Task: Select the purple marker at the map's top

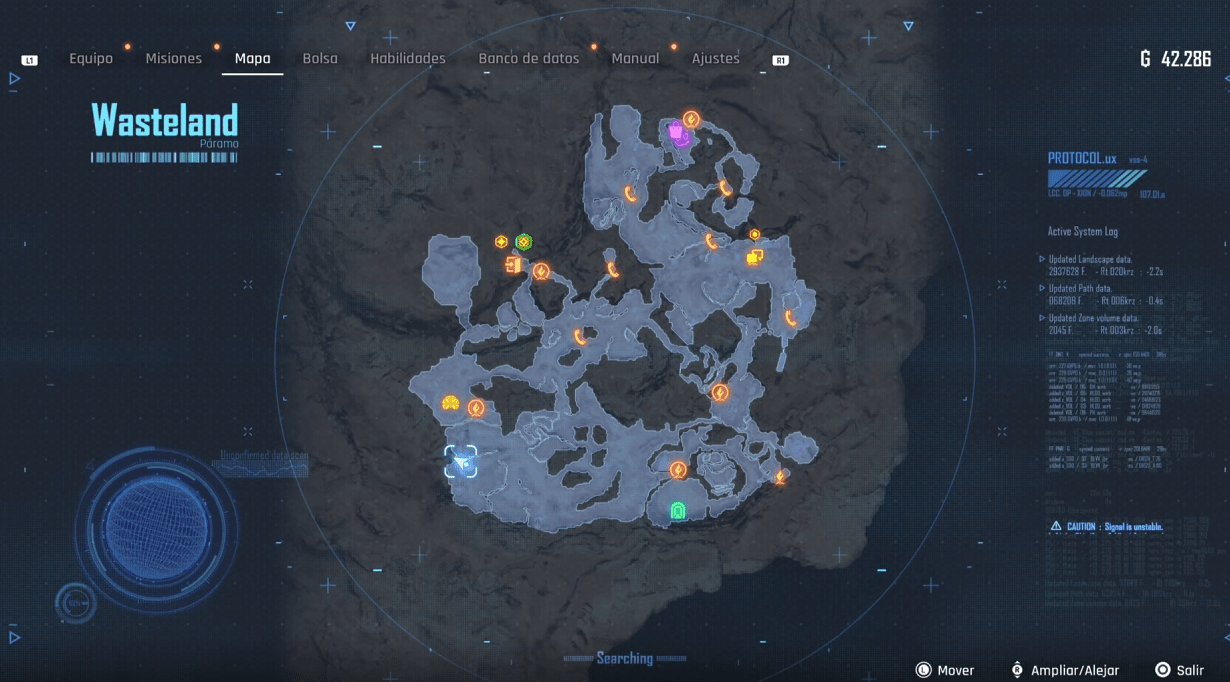Action: point(678,132)
